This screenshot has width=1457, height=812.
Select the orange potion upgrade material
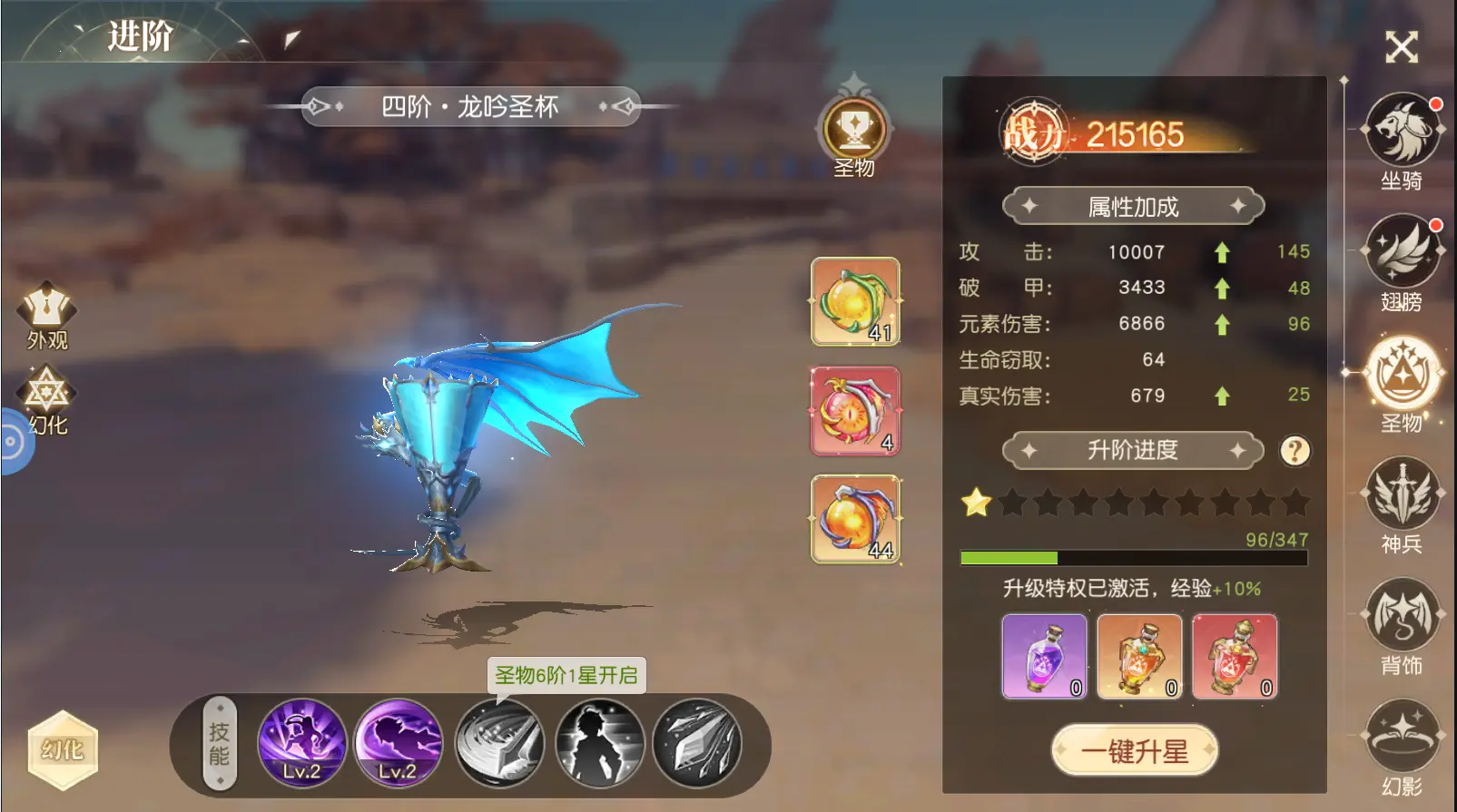point(1139,656)
